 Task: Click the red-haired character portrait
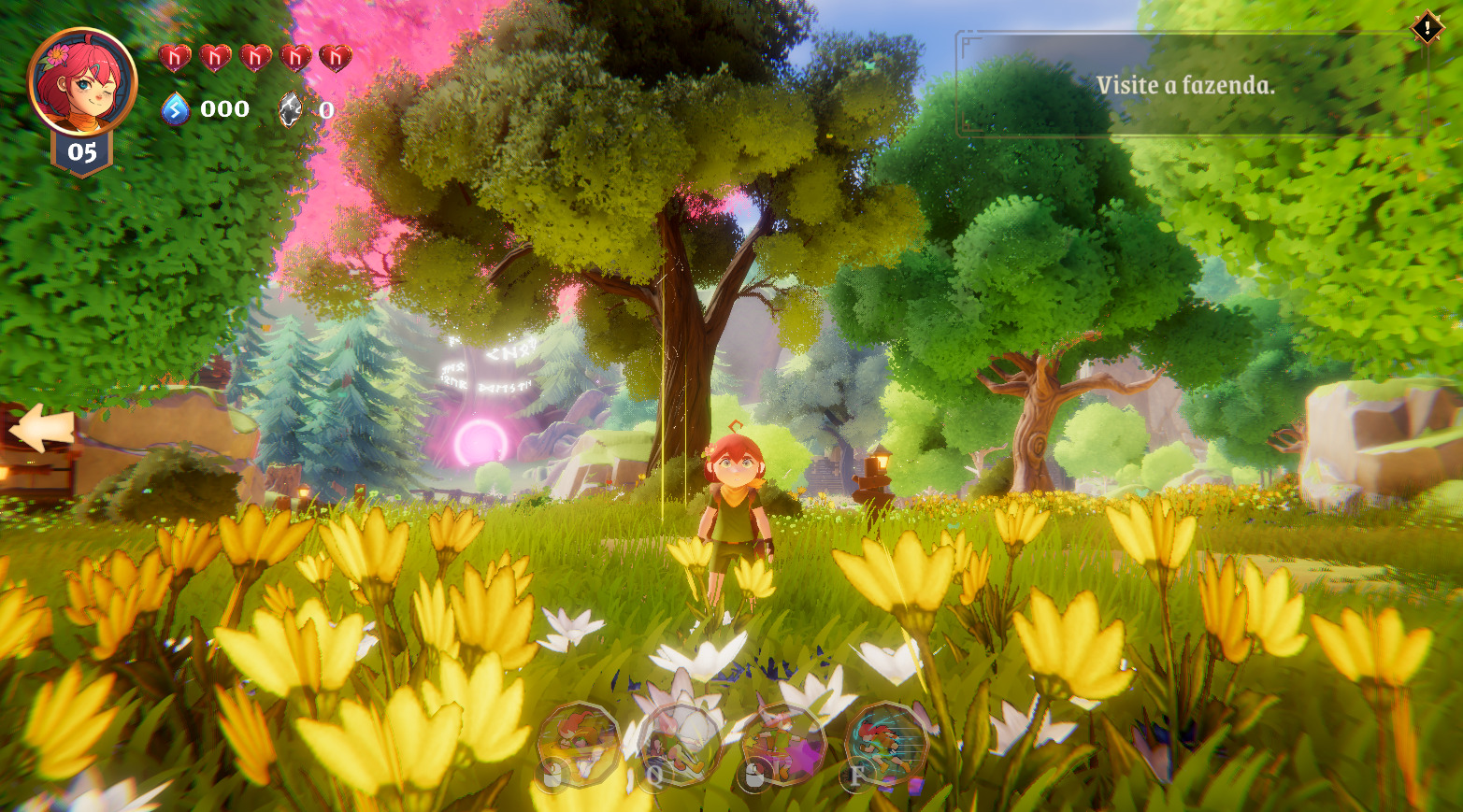coord(81,81)
